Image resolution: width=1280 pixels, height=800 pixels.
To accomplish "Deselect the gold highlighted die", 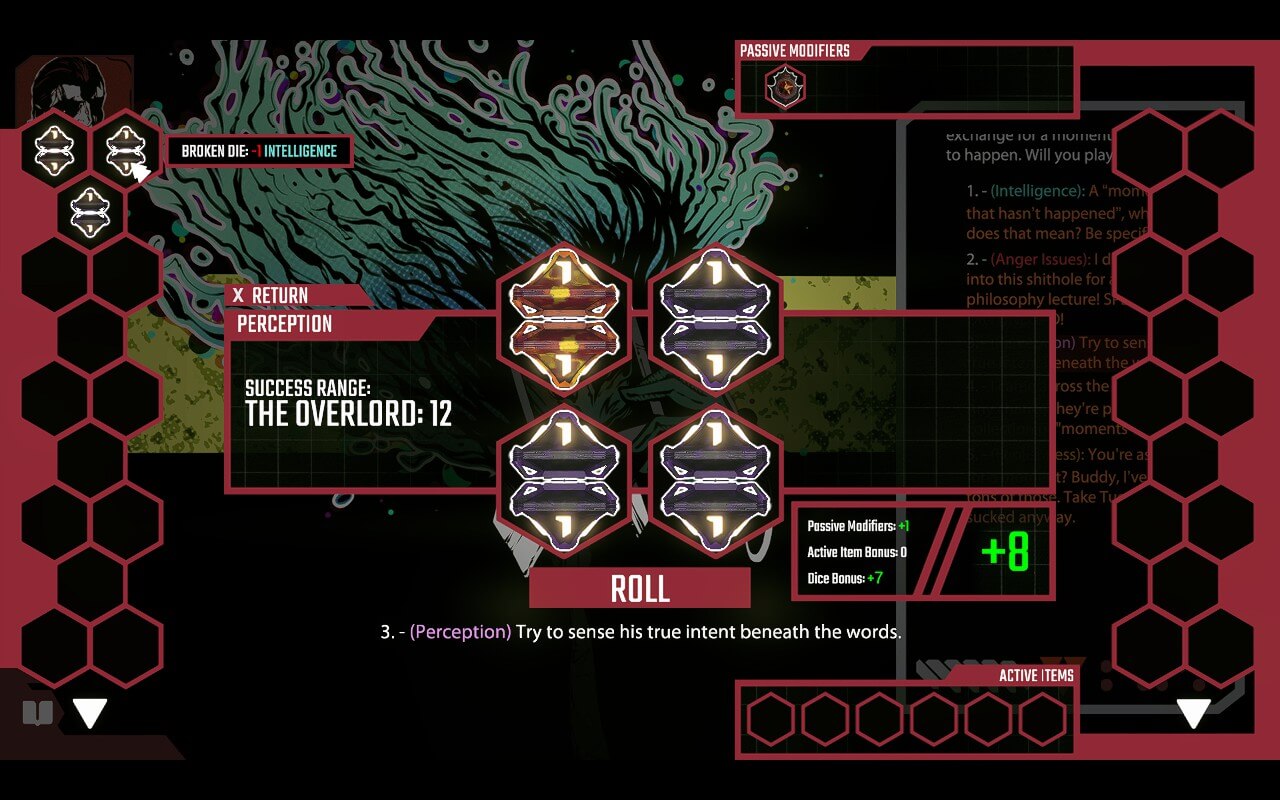I will pos(565,318).
